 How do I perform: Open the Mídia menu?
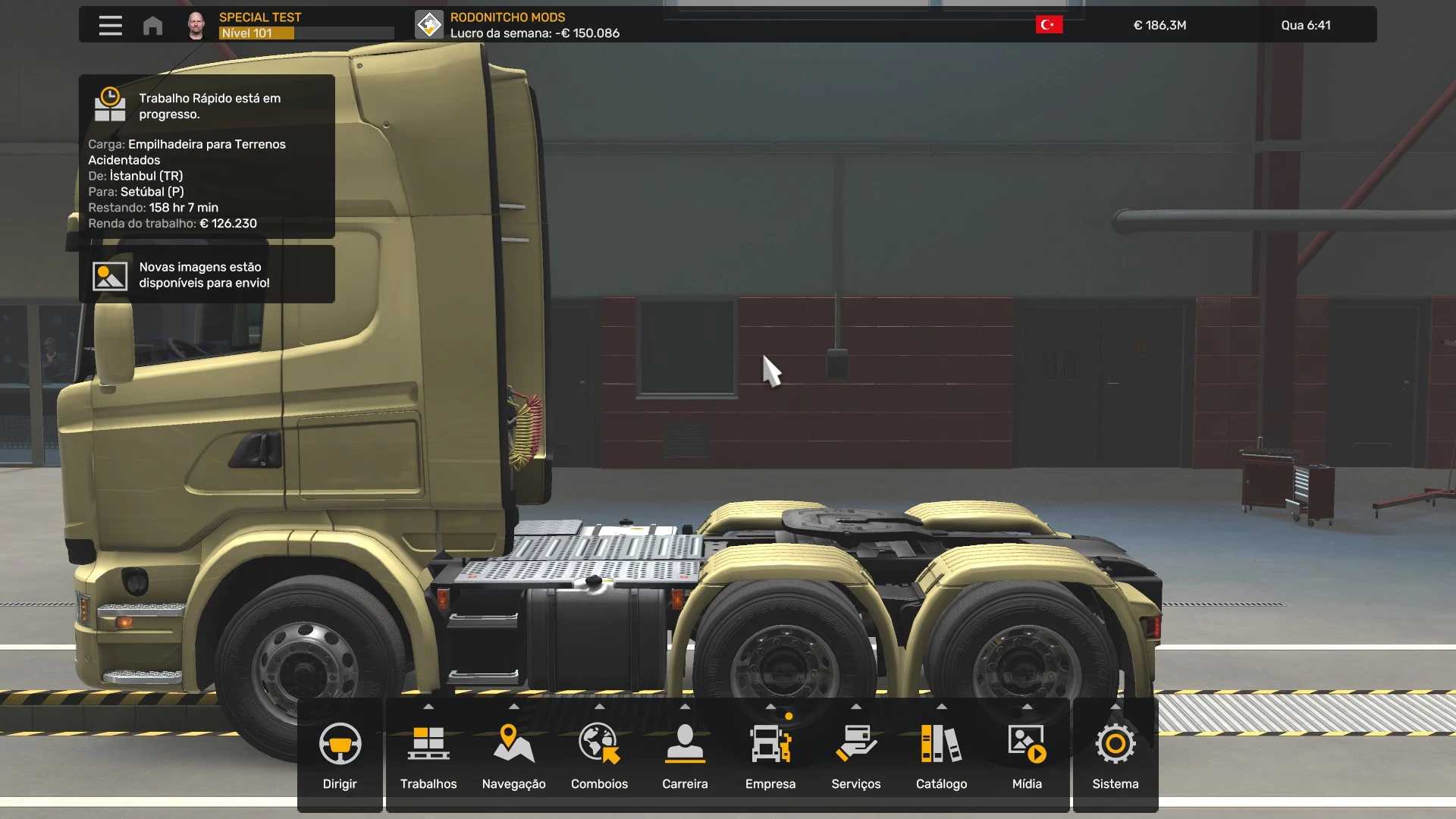[x=1027, y=755]
